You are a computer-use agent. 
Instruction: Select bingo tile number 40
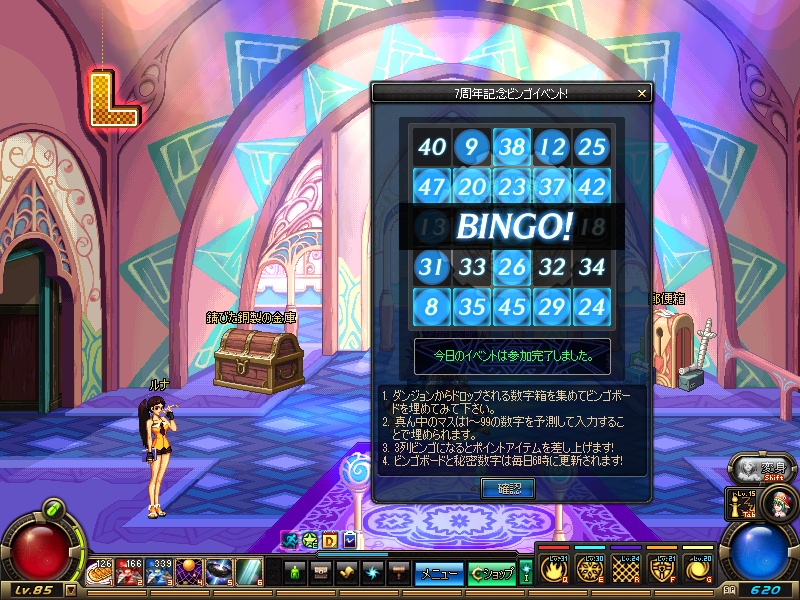[432, 148]
